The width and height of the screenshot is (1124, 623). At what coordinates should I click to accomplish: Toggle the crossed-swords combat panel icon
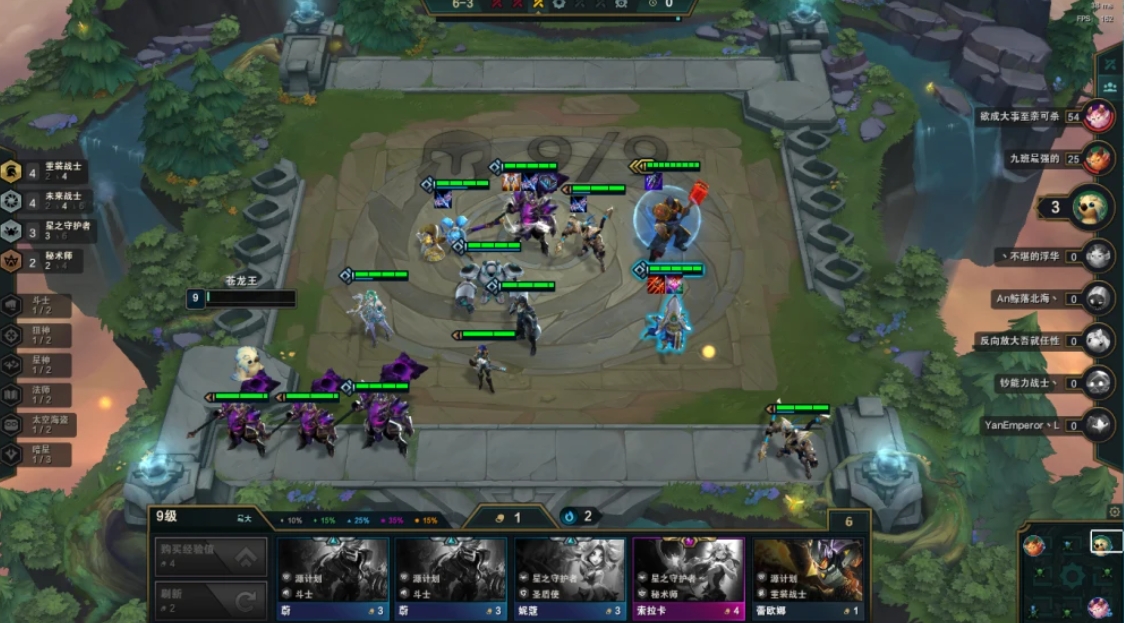[1109, 62]
